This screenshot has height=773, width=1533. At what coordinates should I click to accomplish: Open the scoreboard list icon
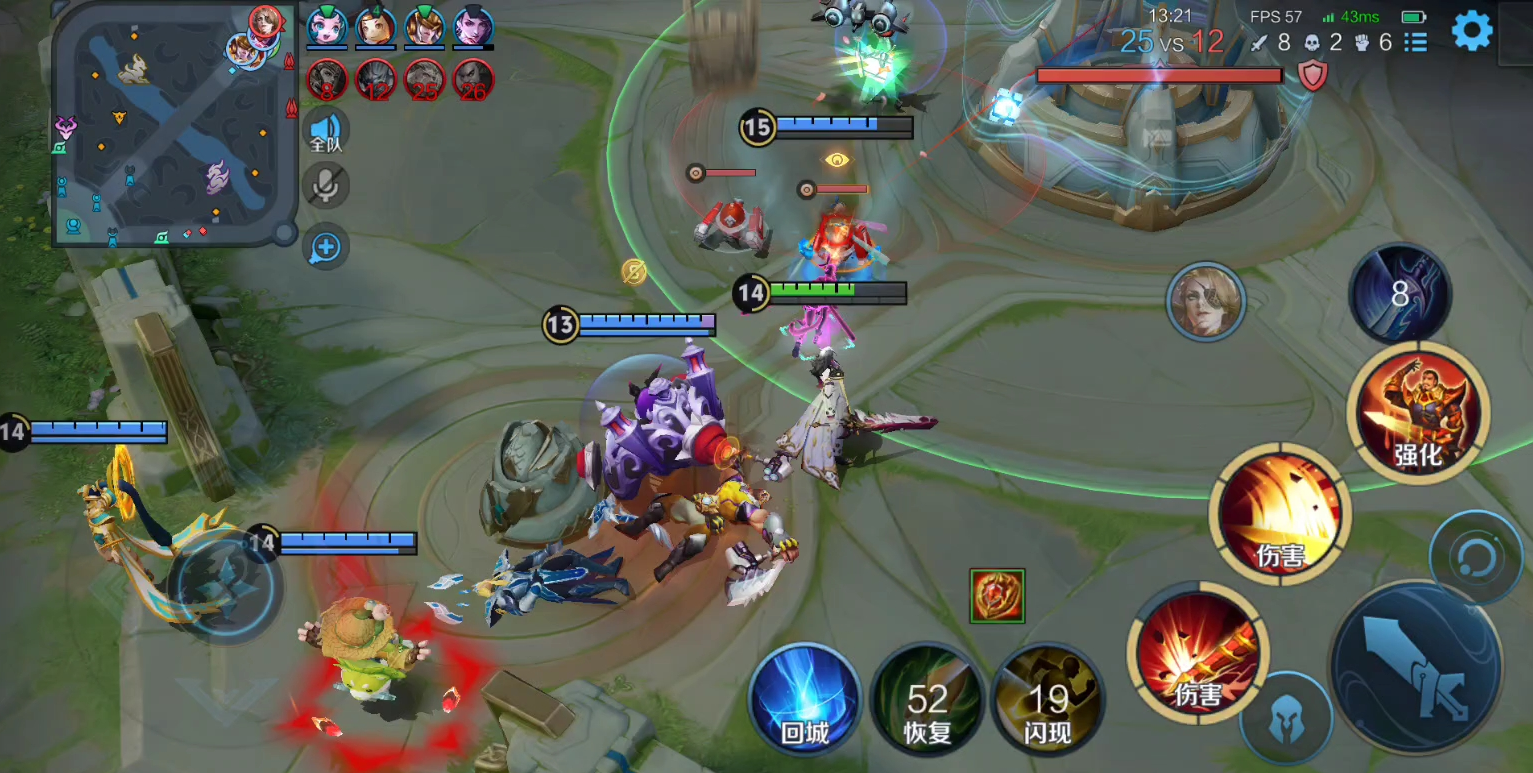[x=1415, y=42]
